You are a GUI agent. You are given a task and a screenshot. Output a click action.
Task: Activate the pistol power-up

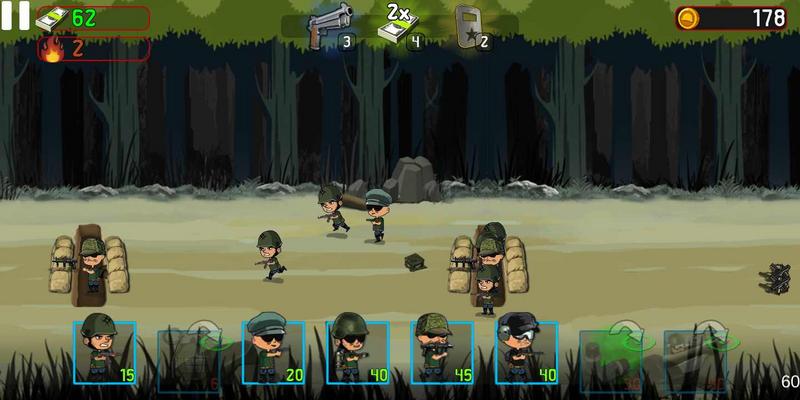click(331, 27)
